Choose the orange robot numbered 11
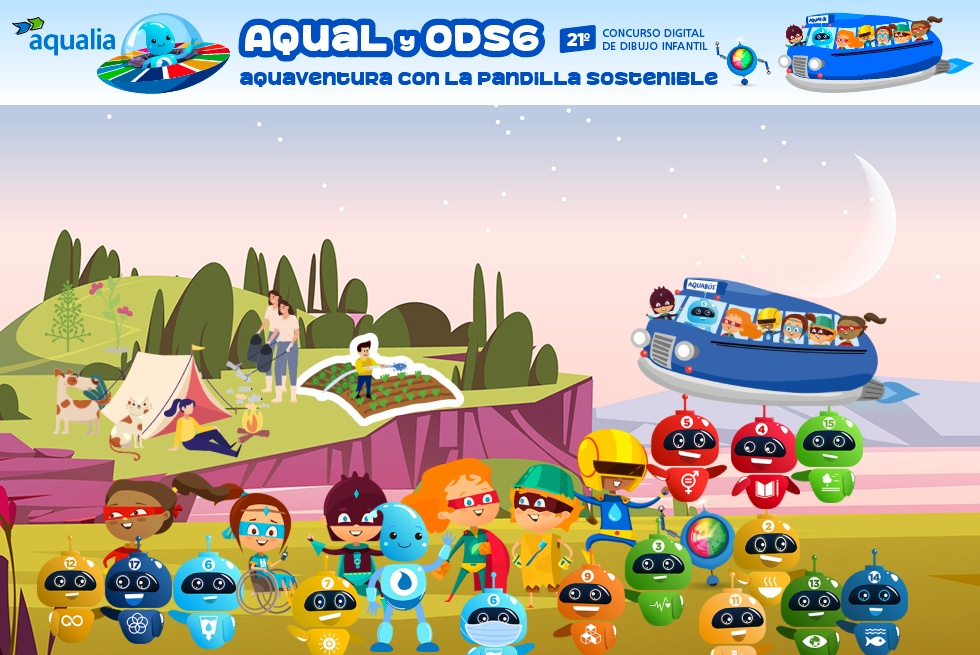Screen dimensions: 980x655 (x=732, y=621)
